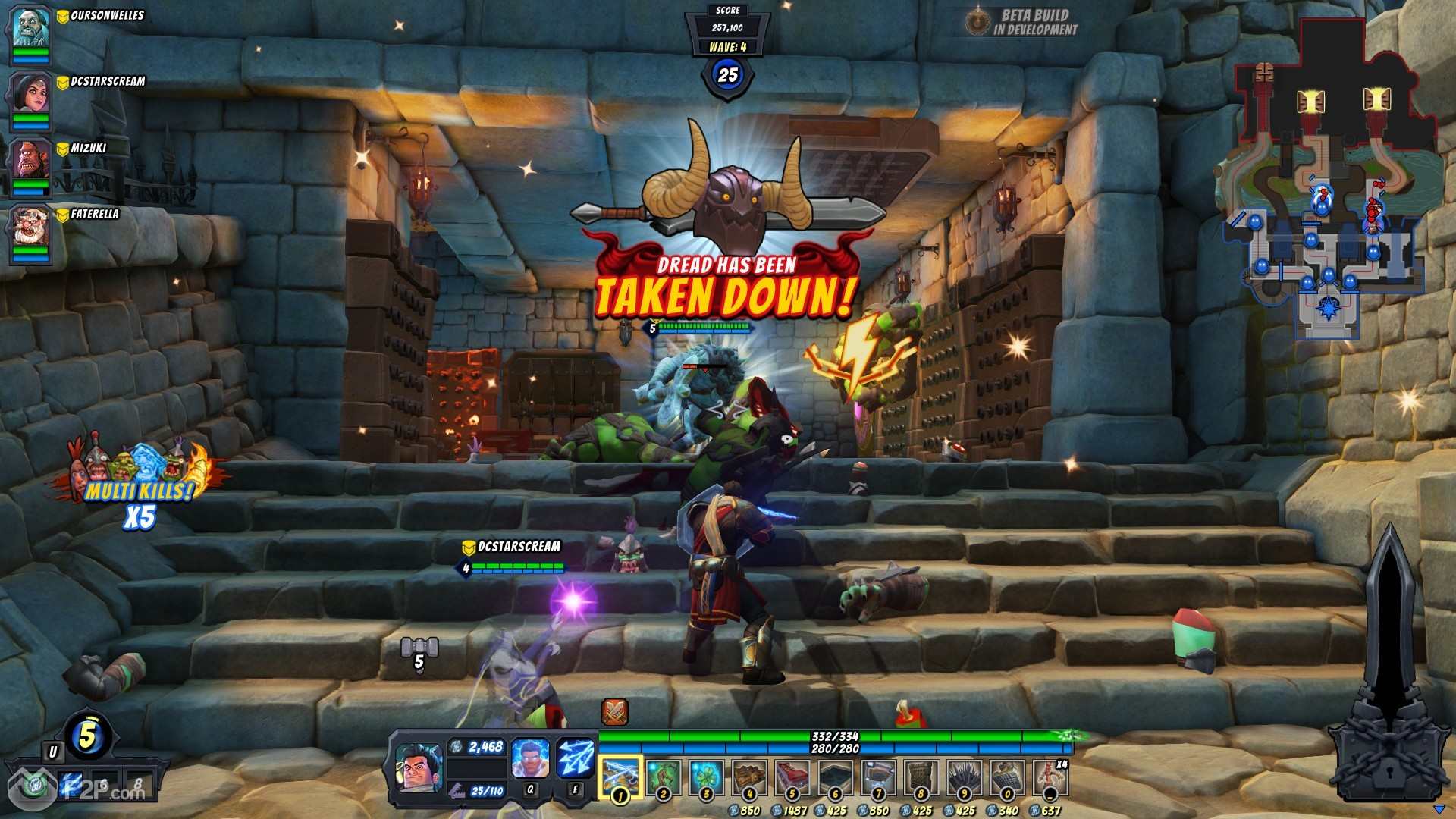Select teammate Mizuki portrait

(30, 161)
